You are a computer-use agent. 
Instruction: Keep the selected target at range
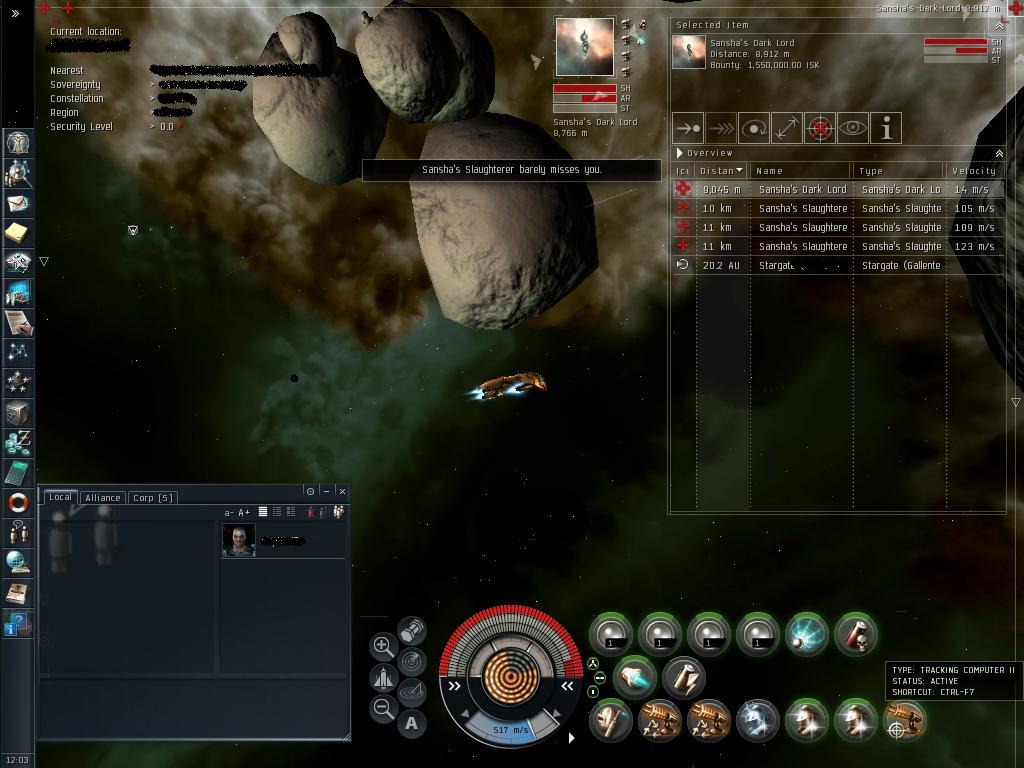pyautogui.click(x=786, y=128)
